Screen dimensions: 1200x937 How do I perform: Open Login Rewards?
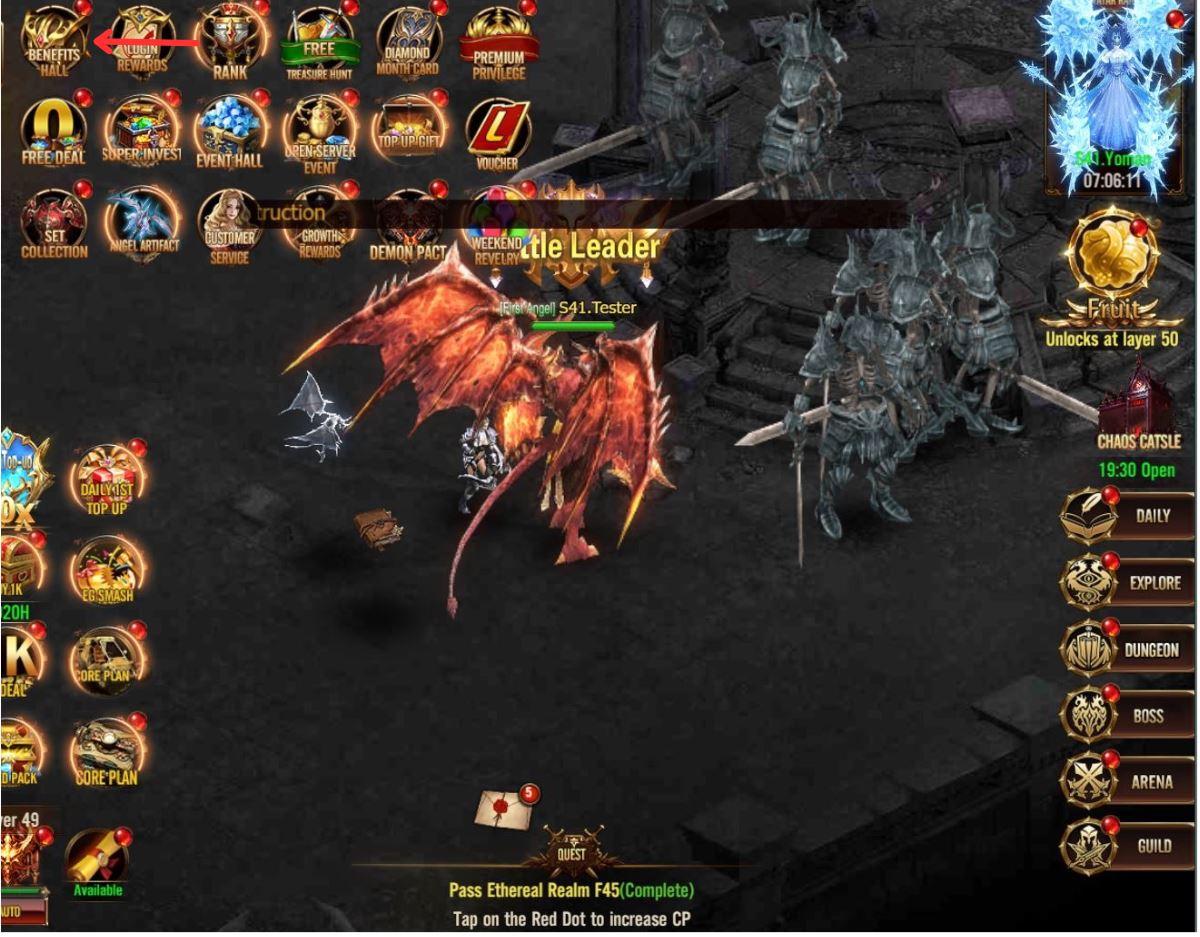(142, 40)
